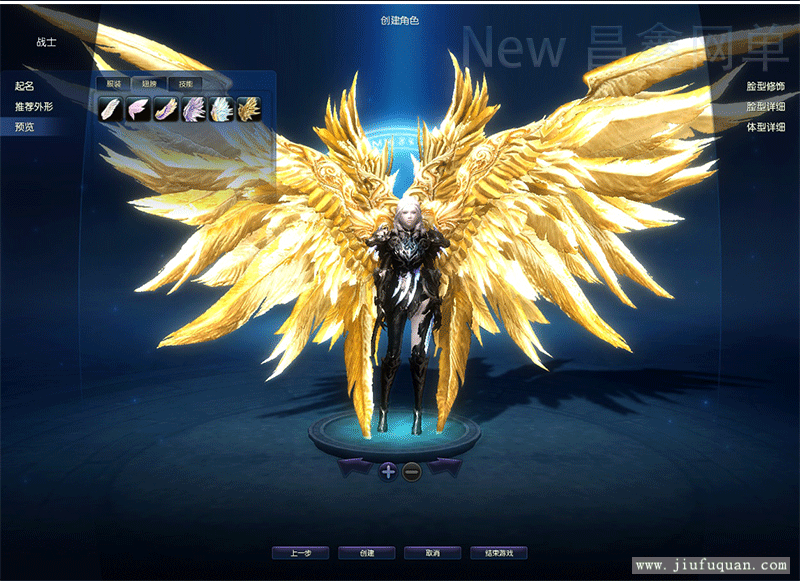
Task: Zoom out with the minus button
Action: (411, 471)
